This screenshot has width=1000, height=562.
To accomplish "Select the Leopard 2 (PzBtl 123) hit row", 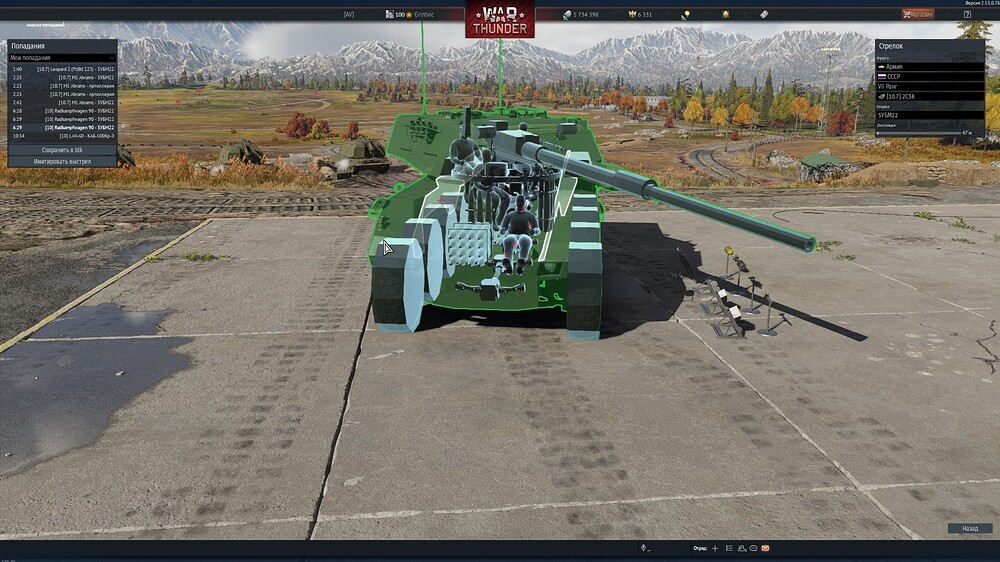I will [63, 69].
